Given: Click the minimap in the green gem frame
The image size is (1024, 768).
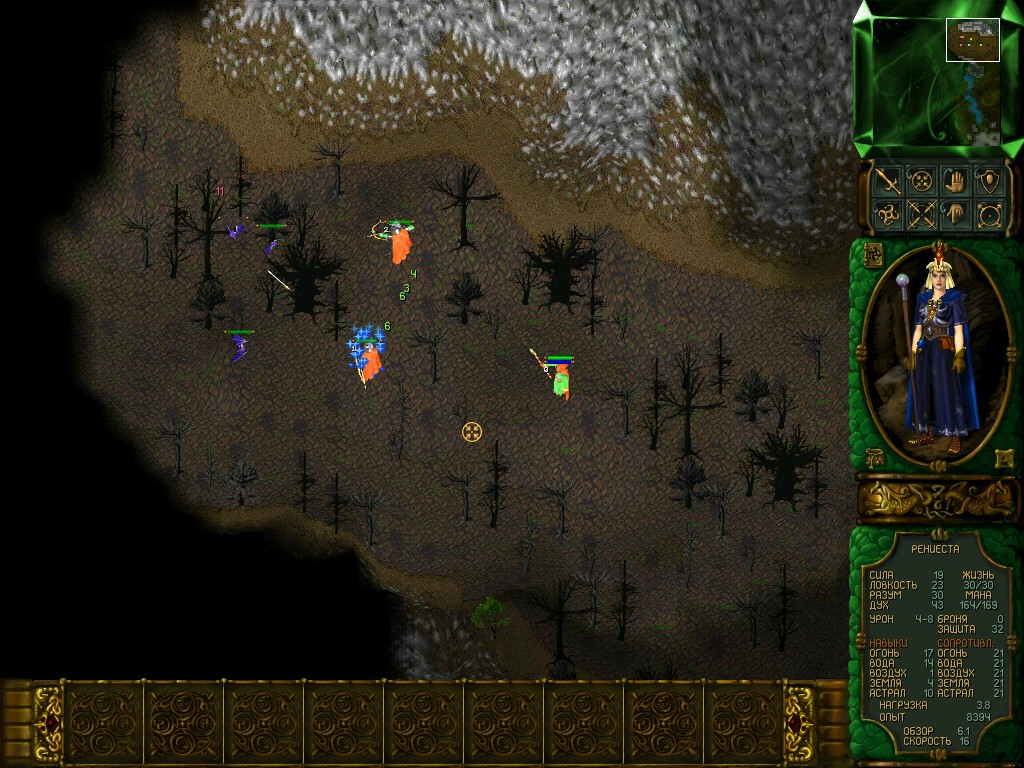Looking at the screenshot, I should click(x=937, y=80).
